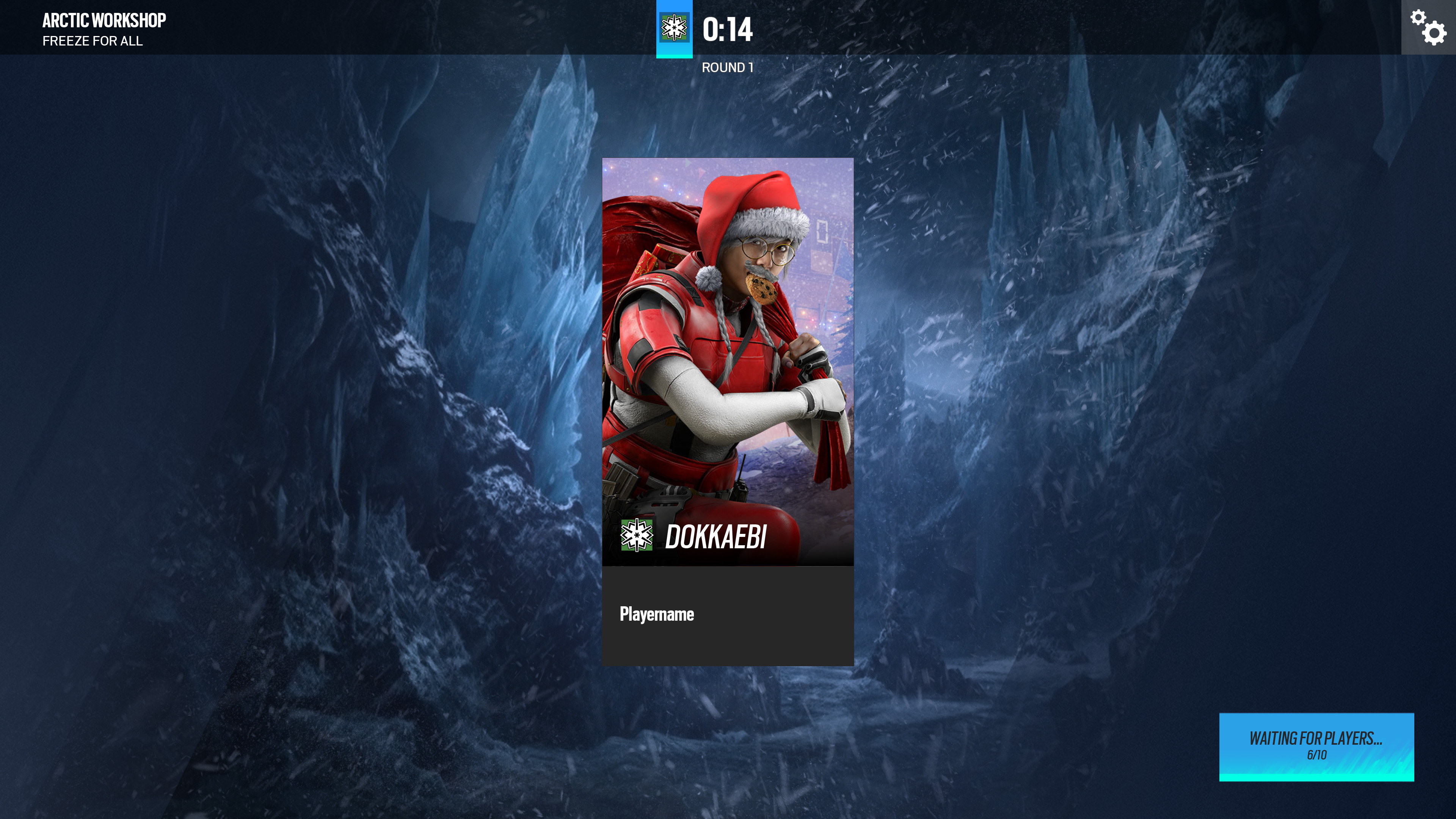This screenshot has height=819, width=1456.
Task: Click the Waiting for Players button
Action: 1316,746
